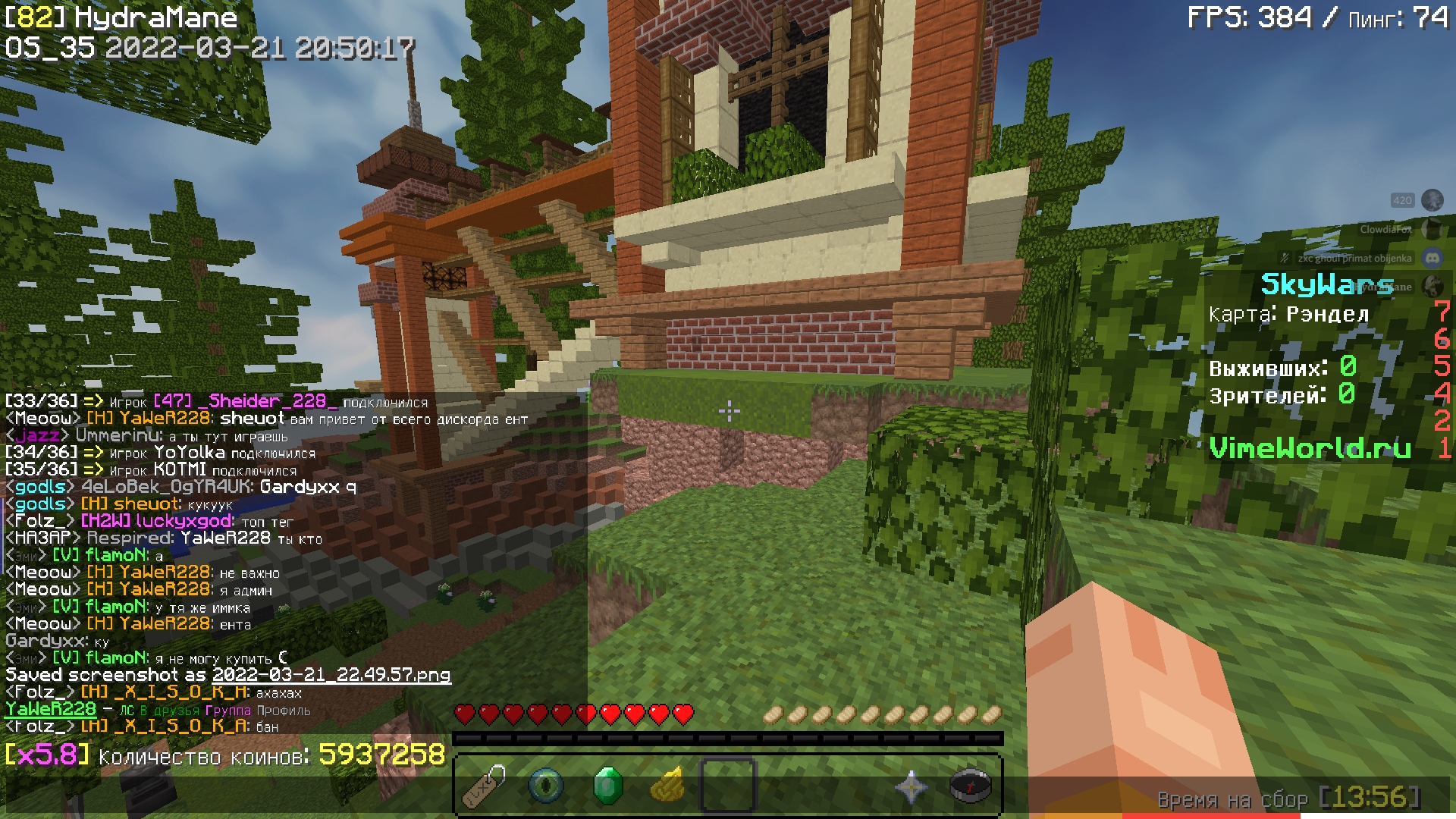Image resolution: width=1456 pixels, height=819 pixels.
Task: Select the empty highlighted hotbar slot
Action: 728,786
